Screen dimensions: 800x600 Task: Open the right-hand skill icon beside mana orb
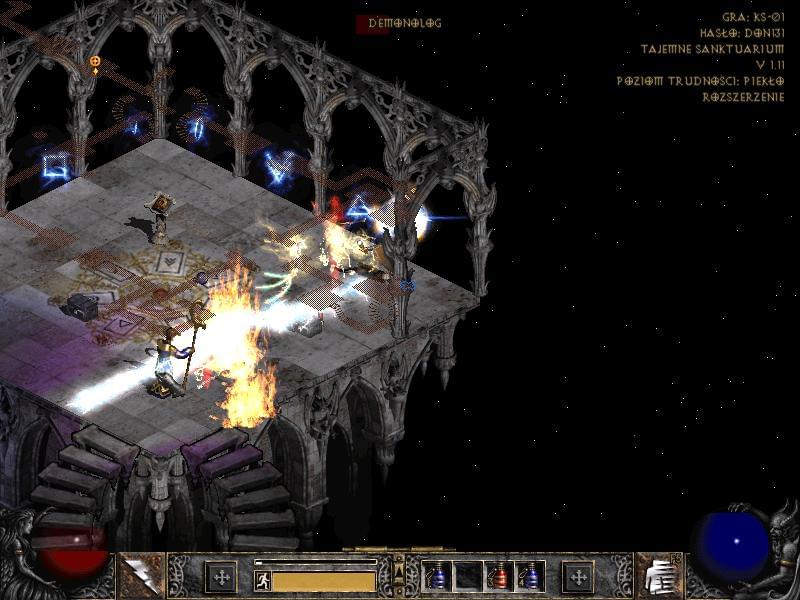coord(658,576)
